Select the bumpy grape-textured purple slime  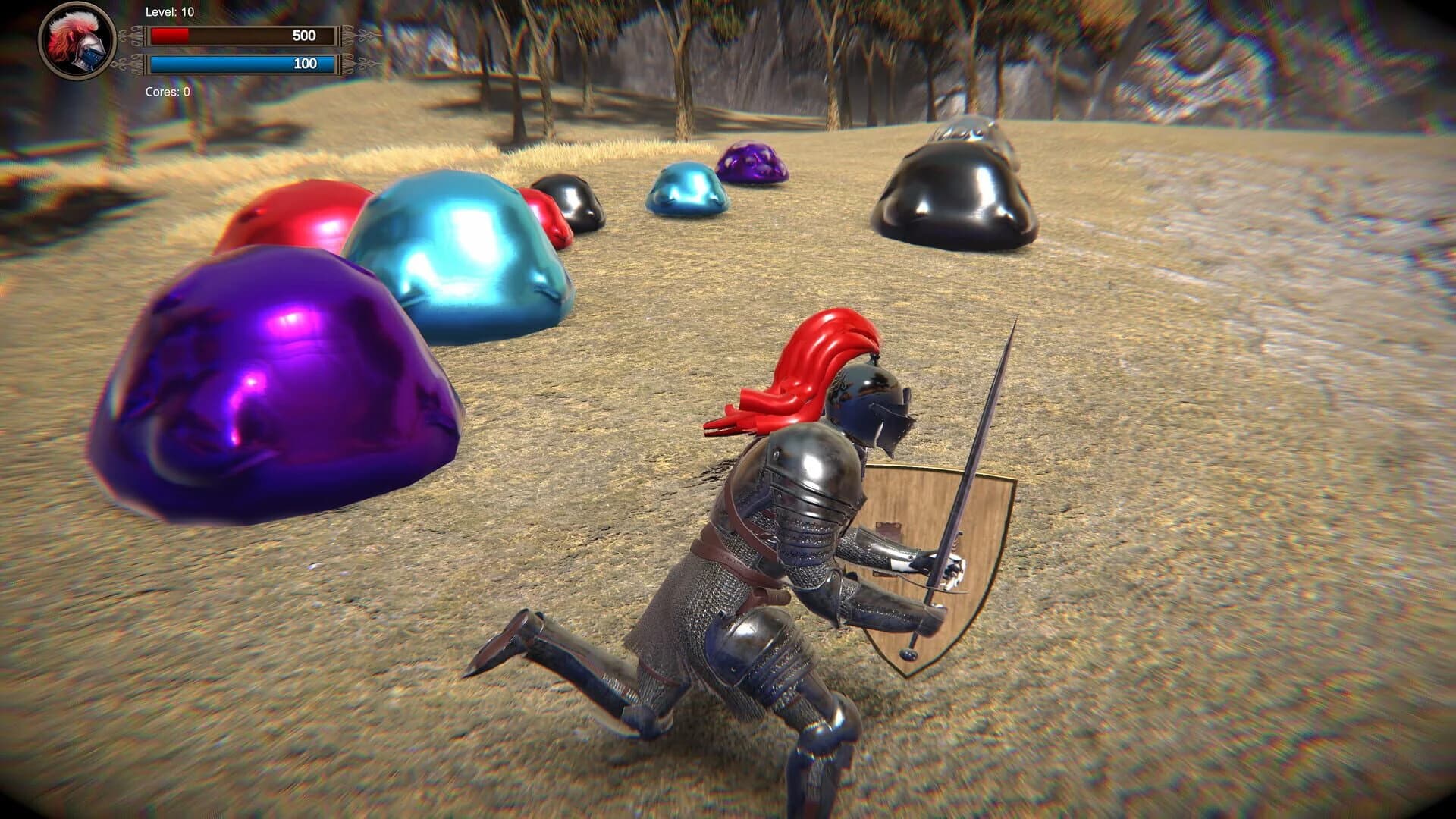click(x=751, y=163)
